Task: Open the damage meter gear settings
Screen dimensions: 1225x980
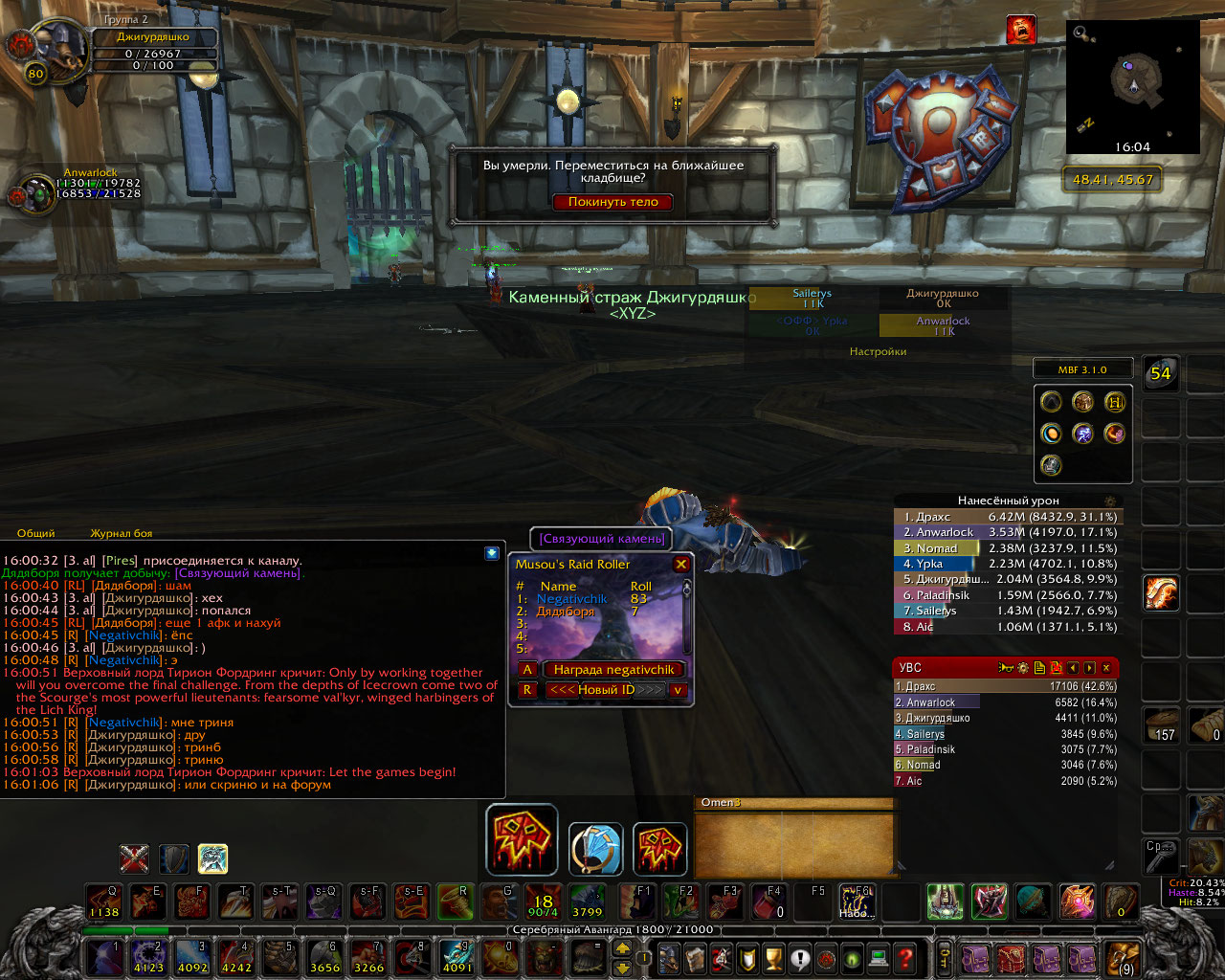Action: [x=1110, y=501]
